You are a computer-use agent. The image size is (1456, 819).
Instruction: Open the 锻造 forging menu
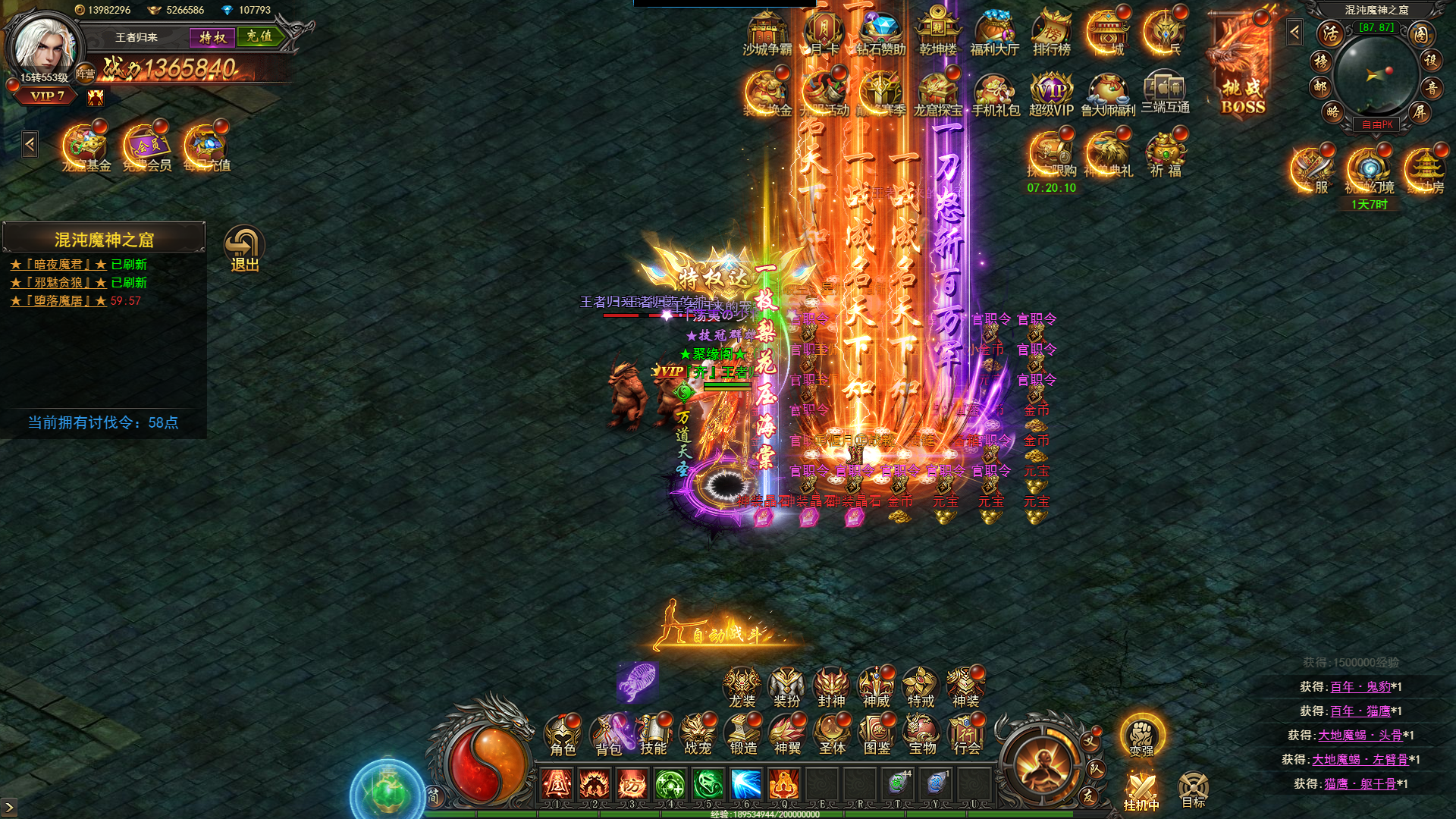tap(743, 736)
